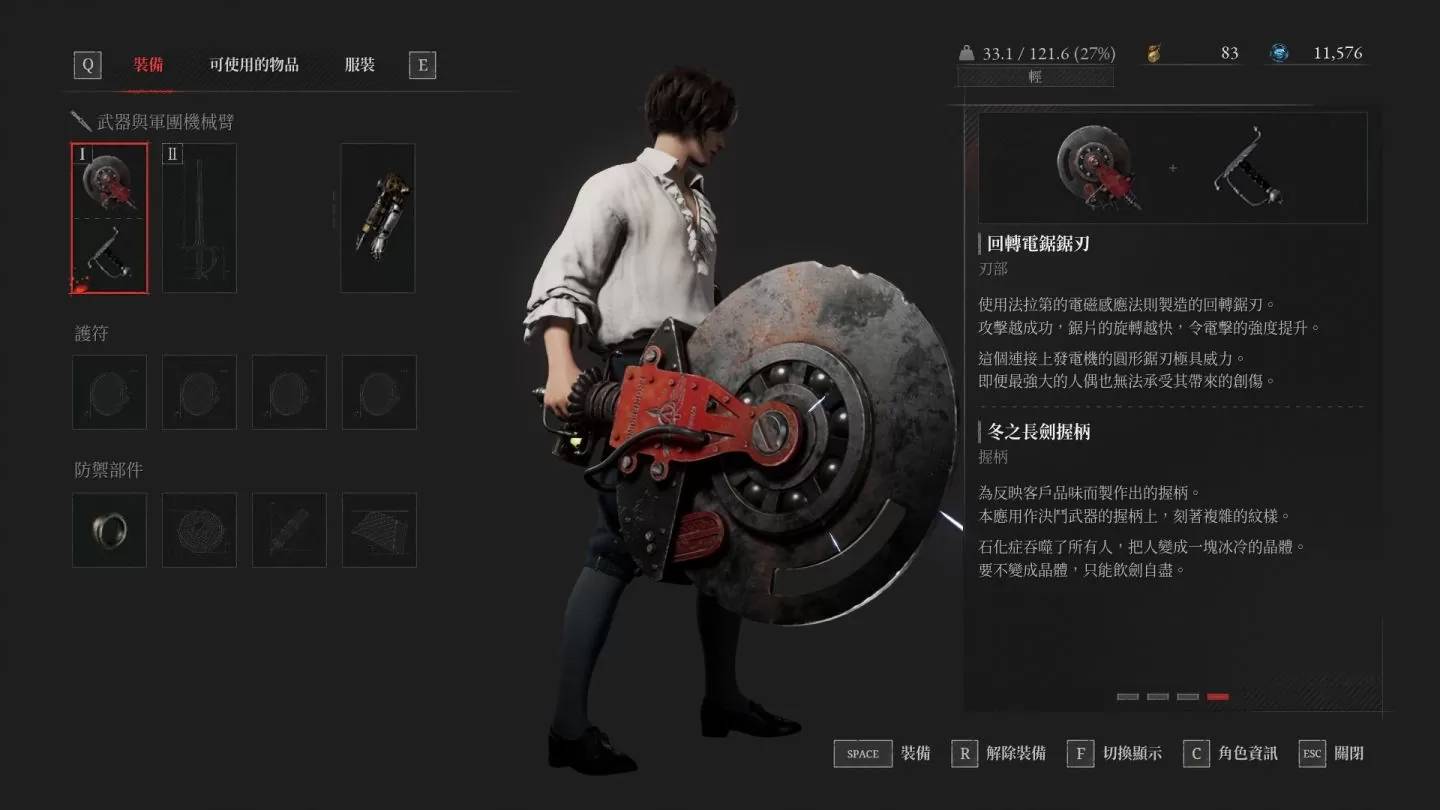Screen dimensions: 1440x810
Task: Select the Legion mechanical arm slot
Action: pyautogui.click(x=378, y=218)
